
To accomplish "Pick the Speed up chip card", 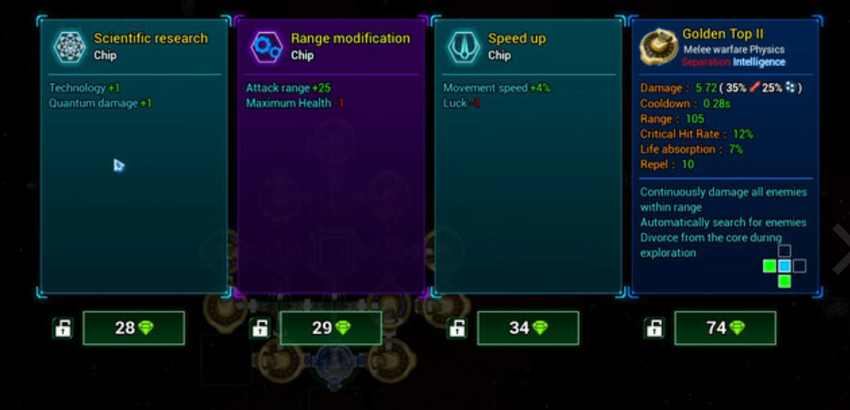I will click(527, 158).
